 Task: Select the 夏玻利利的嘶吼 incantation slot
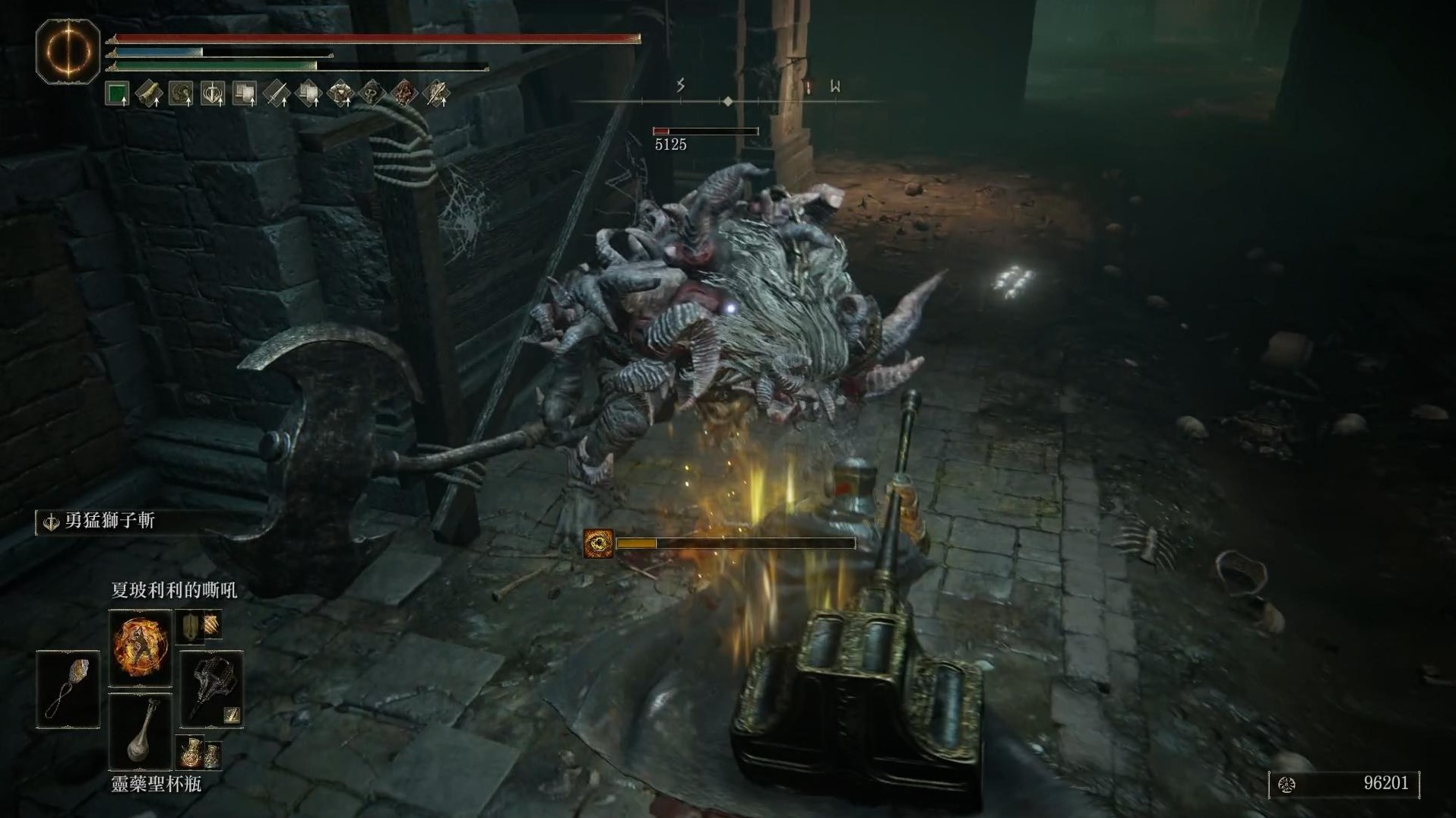click(141, 647)
